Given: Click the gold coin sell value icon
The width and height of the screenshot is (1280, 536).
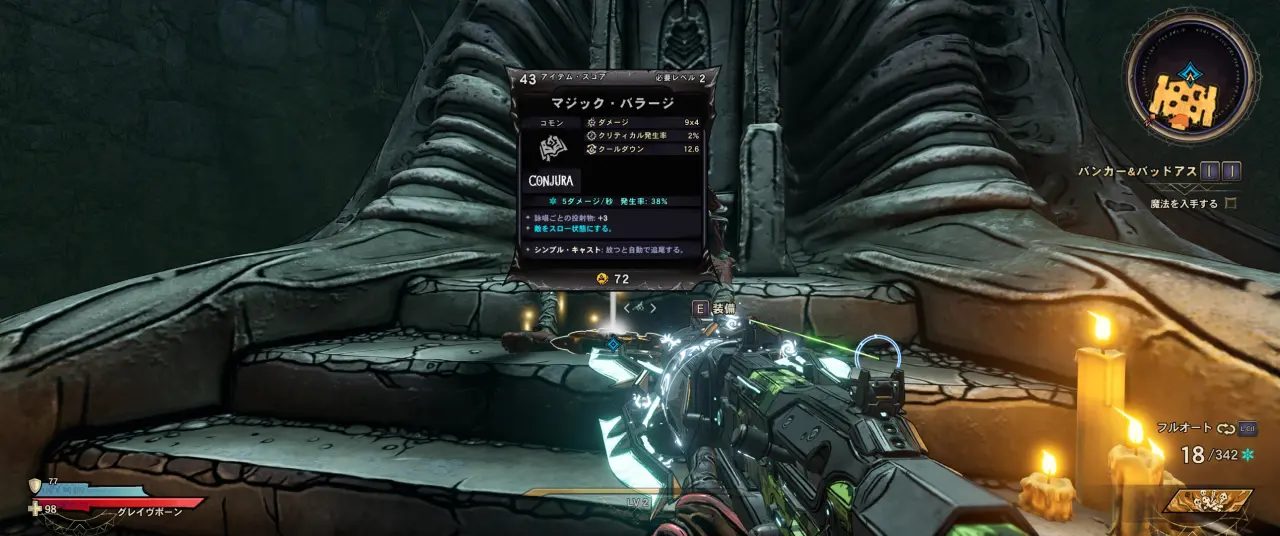Looking at the screenshot, I should [603, 279].
